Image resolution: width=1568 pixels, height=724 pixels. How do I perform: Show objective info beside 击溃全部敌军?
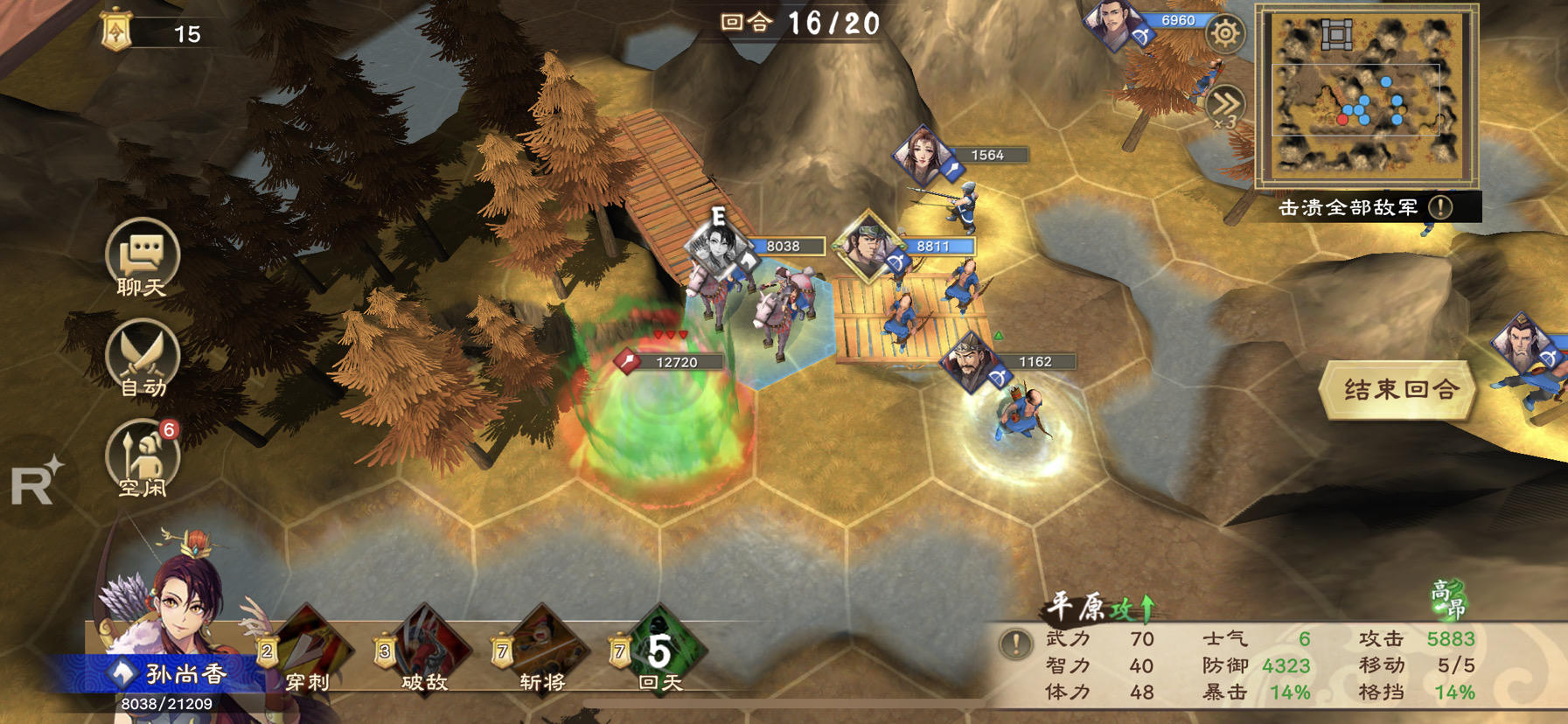(1440, 207)
